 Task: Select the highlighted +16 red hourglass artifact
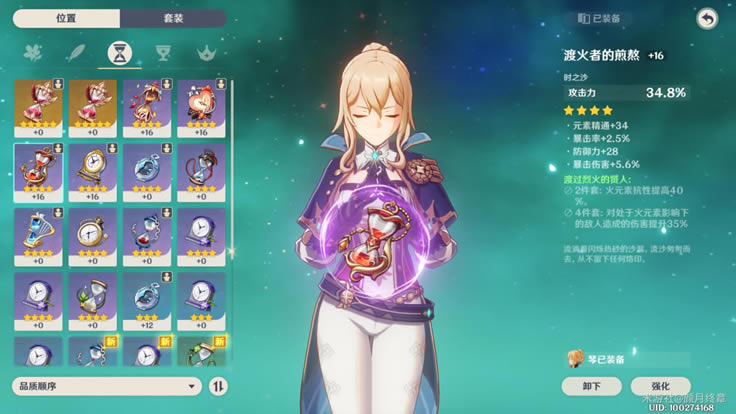click(38, 172)
